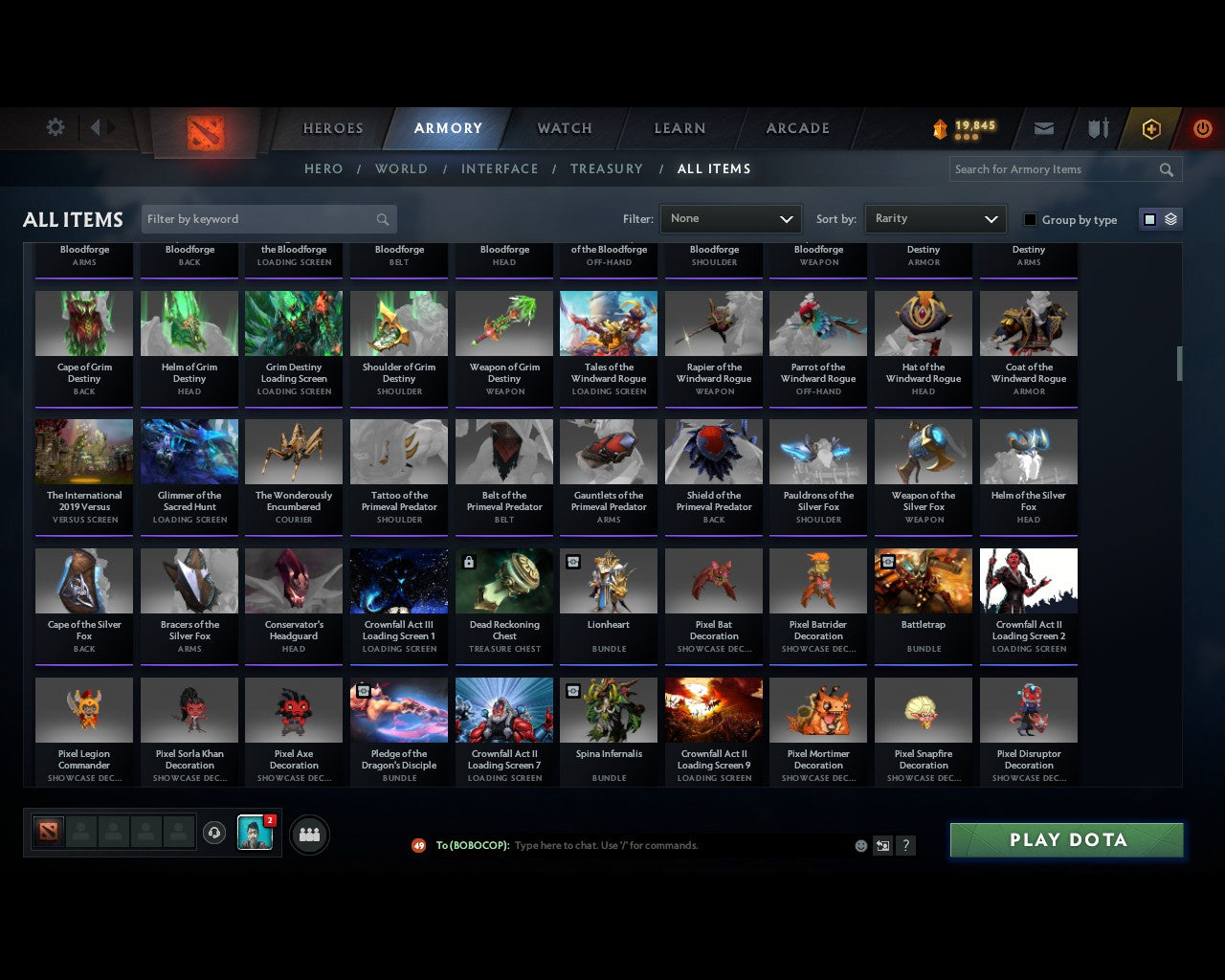Go to the HEROES page
Screen dimensions: 1225x980
(x=332, y=127)
